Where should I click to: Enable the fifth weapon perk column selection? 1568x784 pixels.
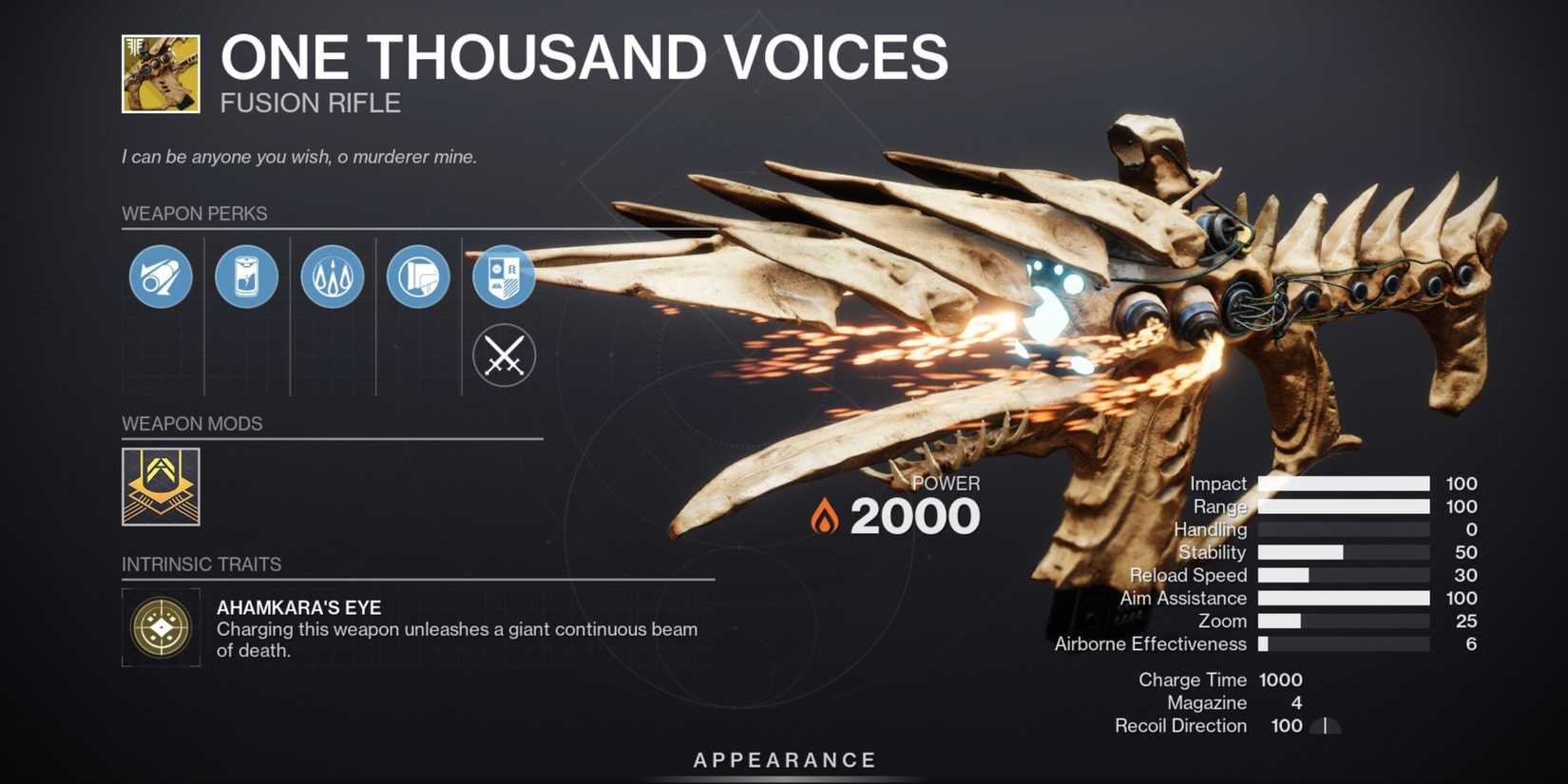click(505, 277)
